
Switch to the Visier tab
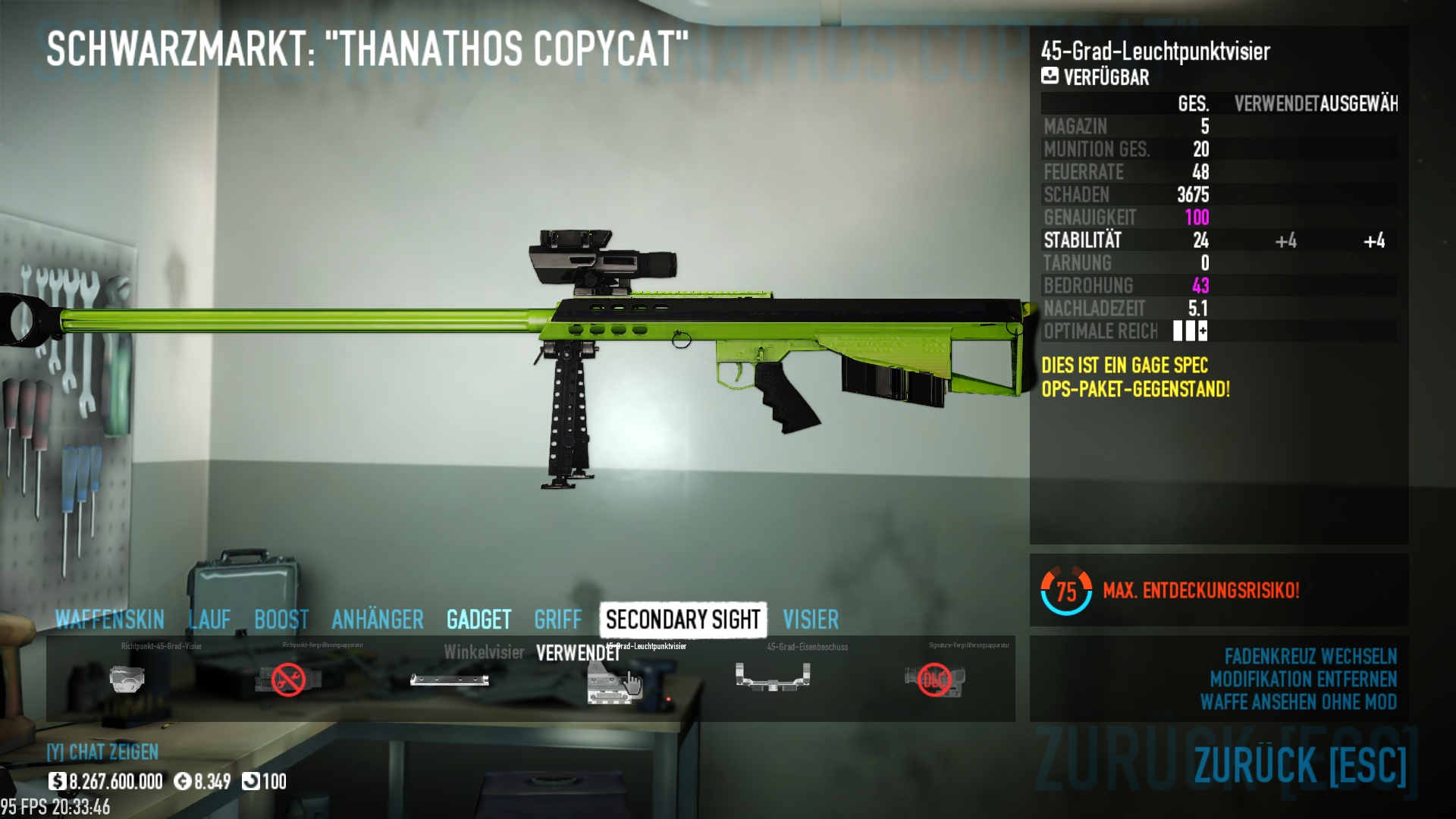(811, 620)
